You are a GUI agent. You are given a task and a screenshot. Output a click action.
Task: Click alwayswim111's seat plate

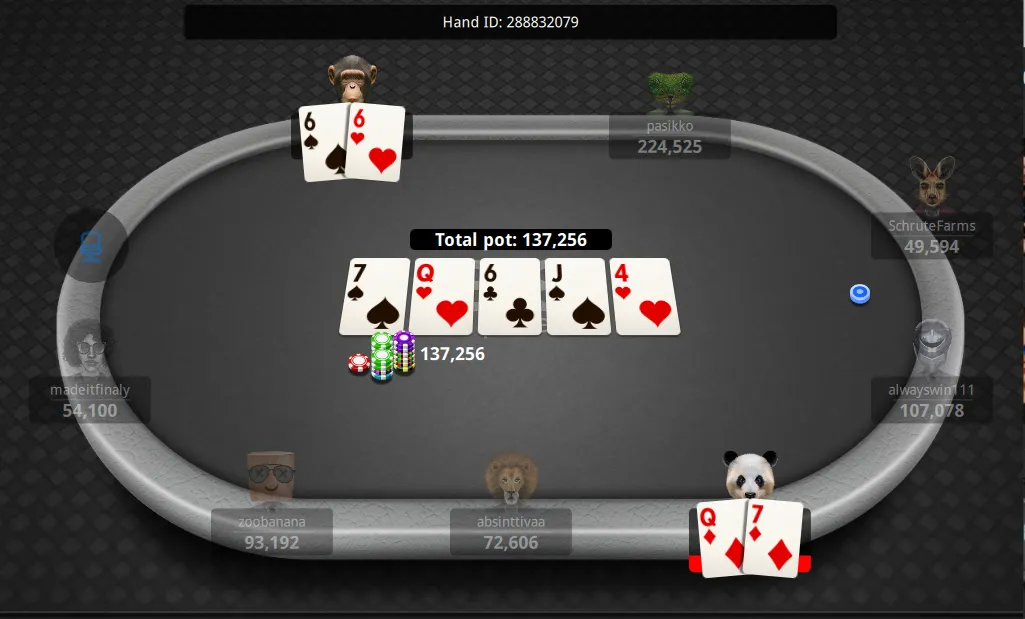[x=931, y=398]
